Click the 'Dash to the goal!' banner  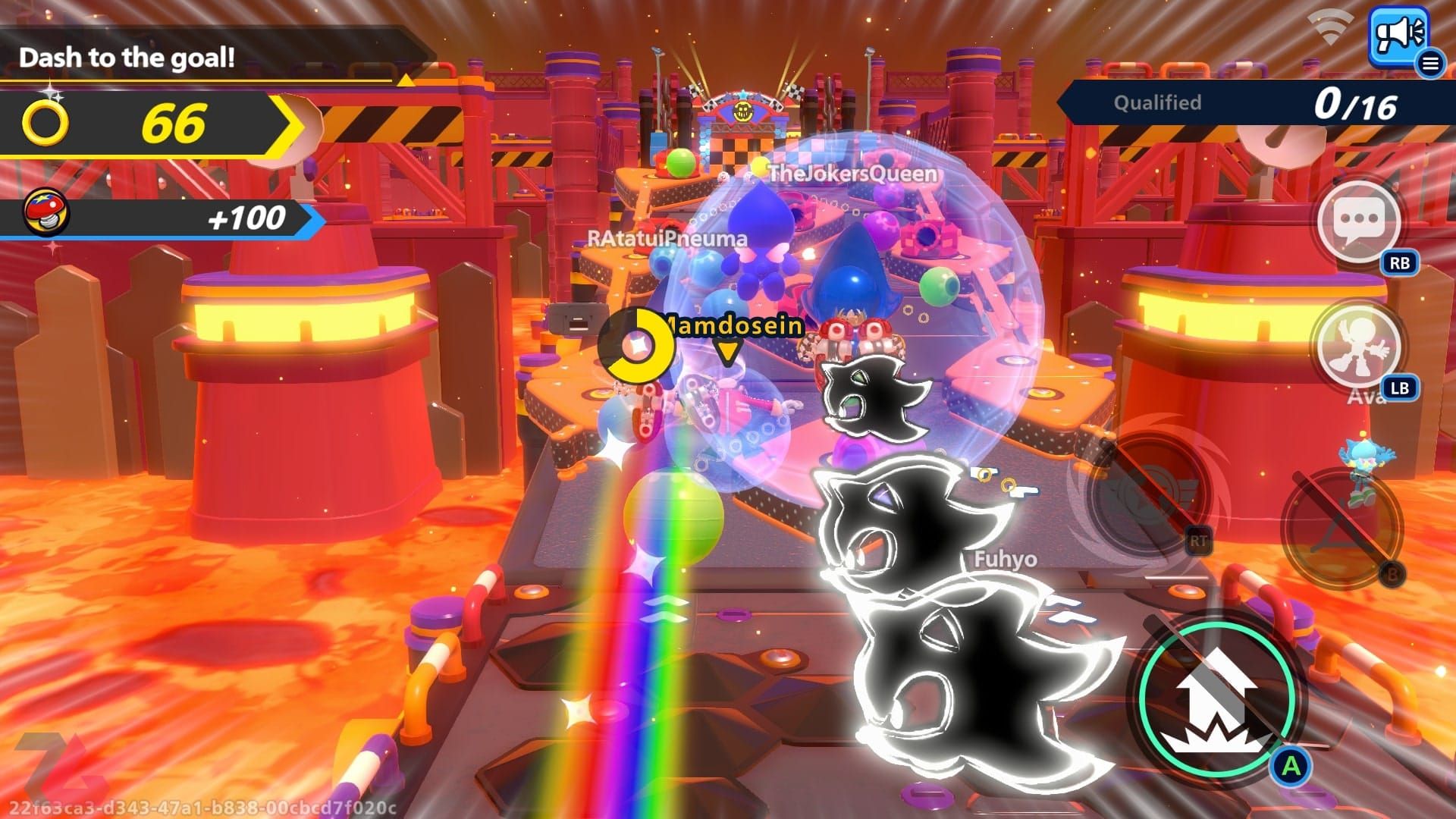click(x=127, y=58)
